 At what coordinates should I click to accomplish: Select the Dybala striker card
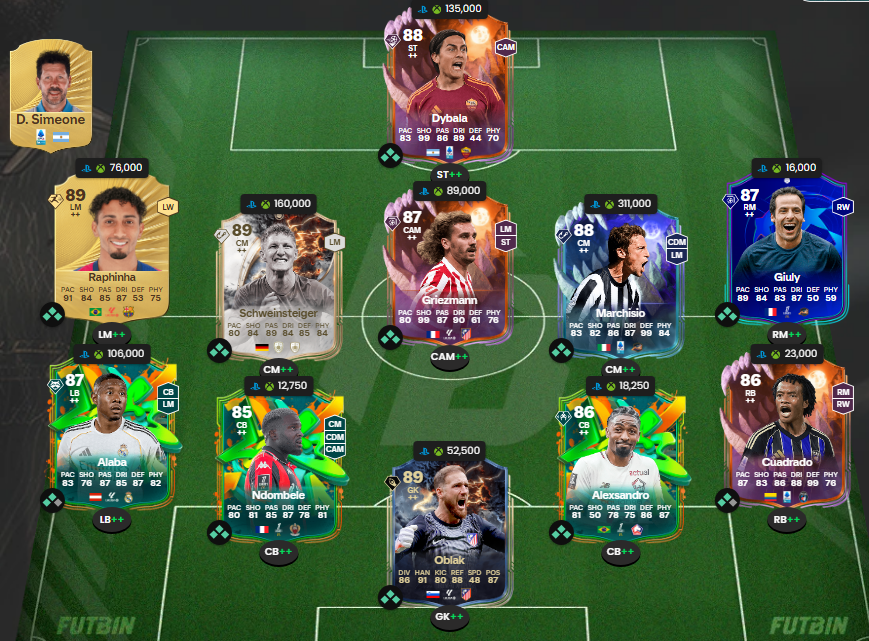click(449, 90)
